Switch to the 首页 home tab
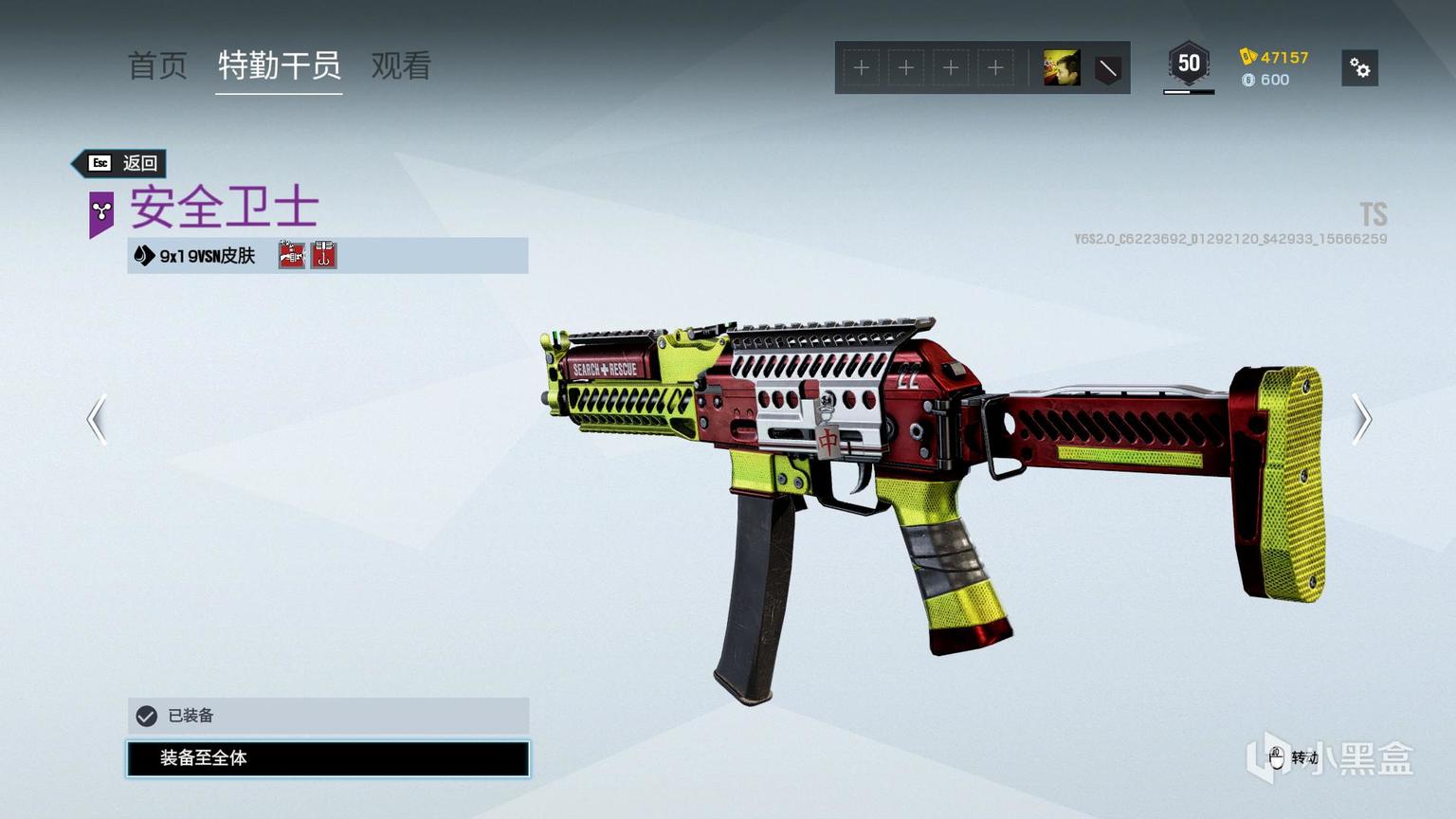This screenshot has height=819, width=1456. coord(157,66)
